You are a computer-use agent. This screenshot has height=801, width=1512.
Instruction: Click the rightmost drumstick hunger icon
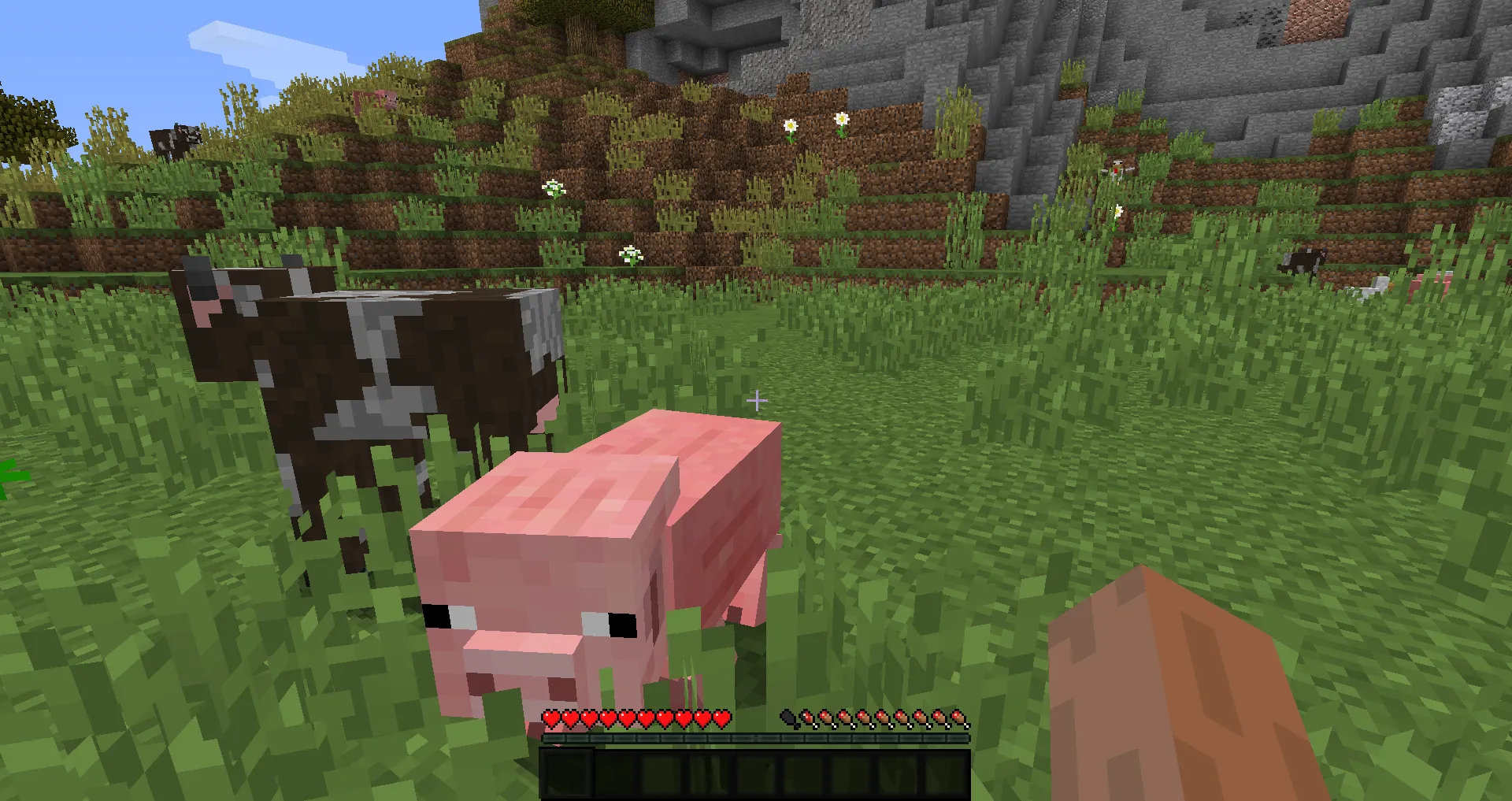[x=957, y=718]
